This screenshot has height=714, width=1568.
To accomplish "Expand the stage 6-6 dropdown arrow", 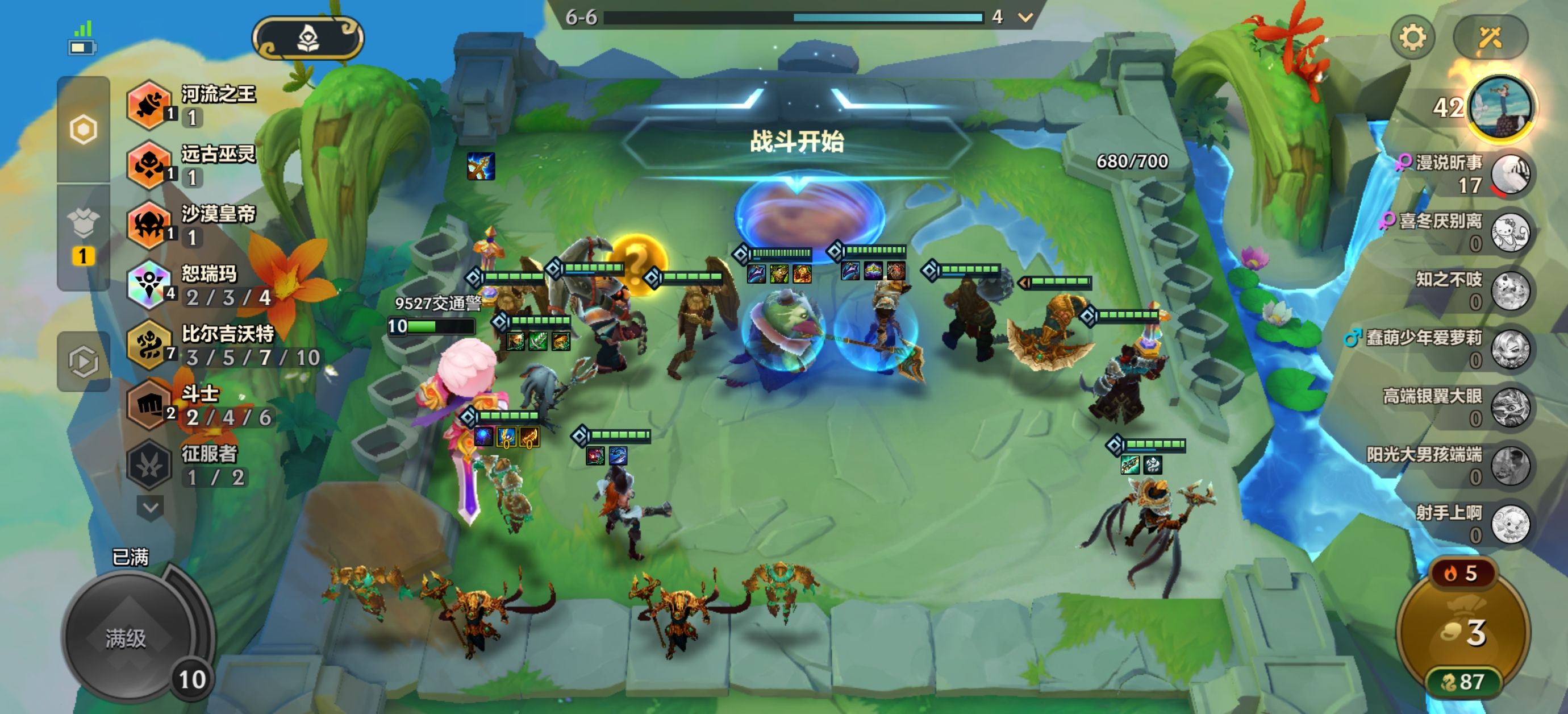I will pyautogui.click(x=1025, y=17).
